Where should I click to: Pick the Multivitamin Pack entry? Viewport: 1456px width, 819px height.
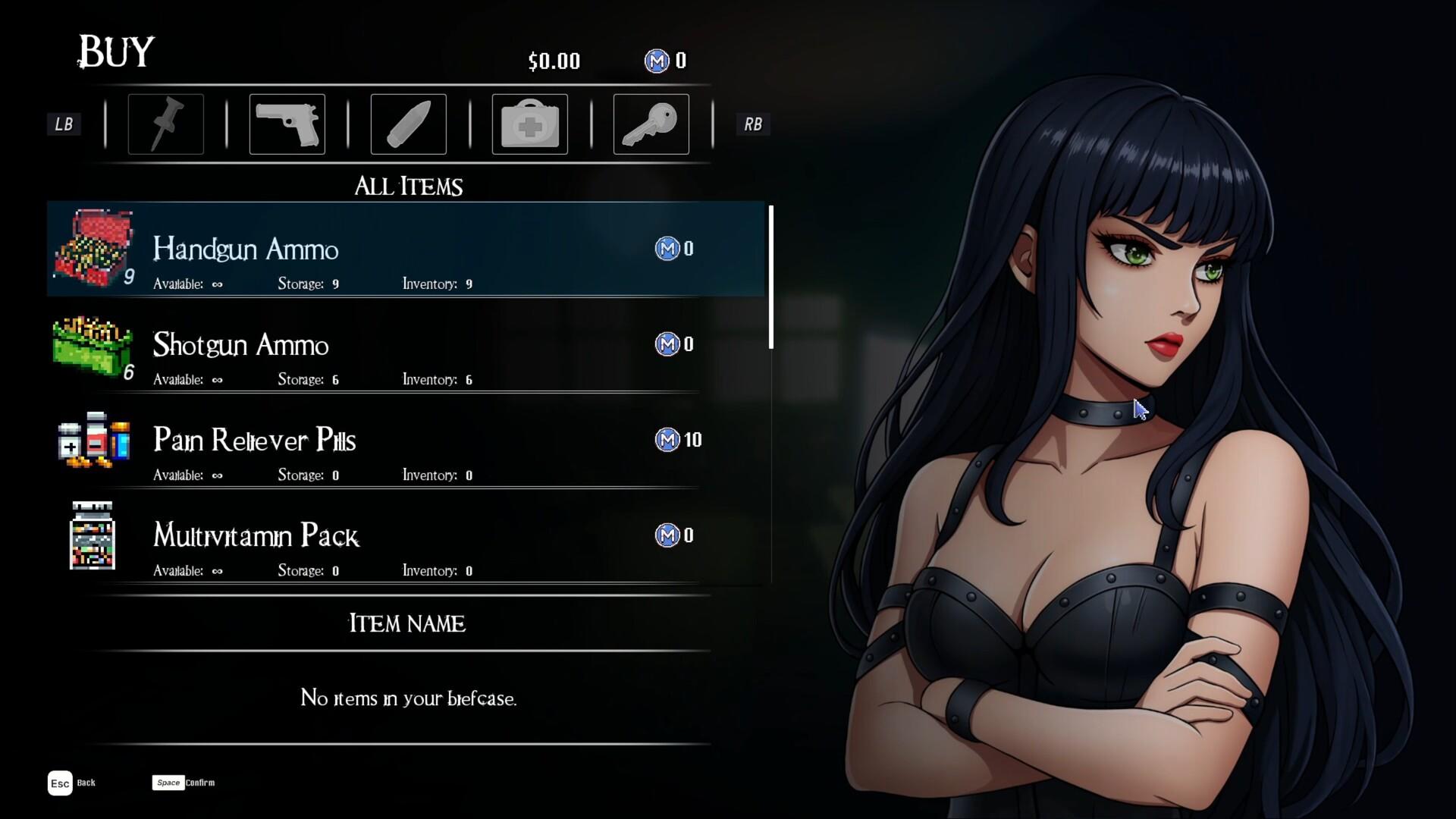click(x=406, y=536)
